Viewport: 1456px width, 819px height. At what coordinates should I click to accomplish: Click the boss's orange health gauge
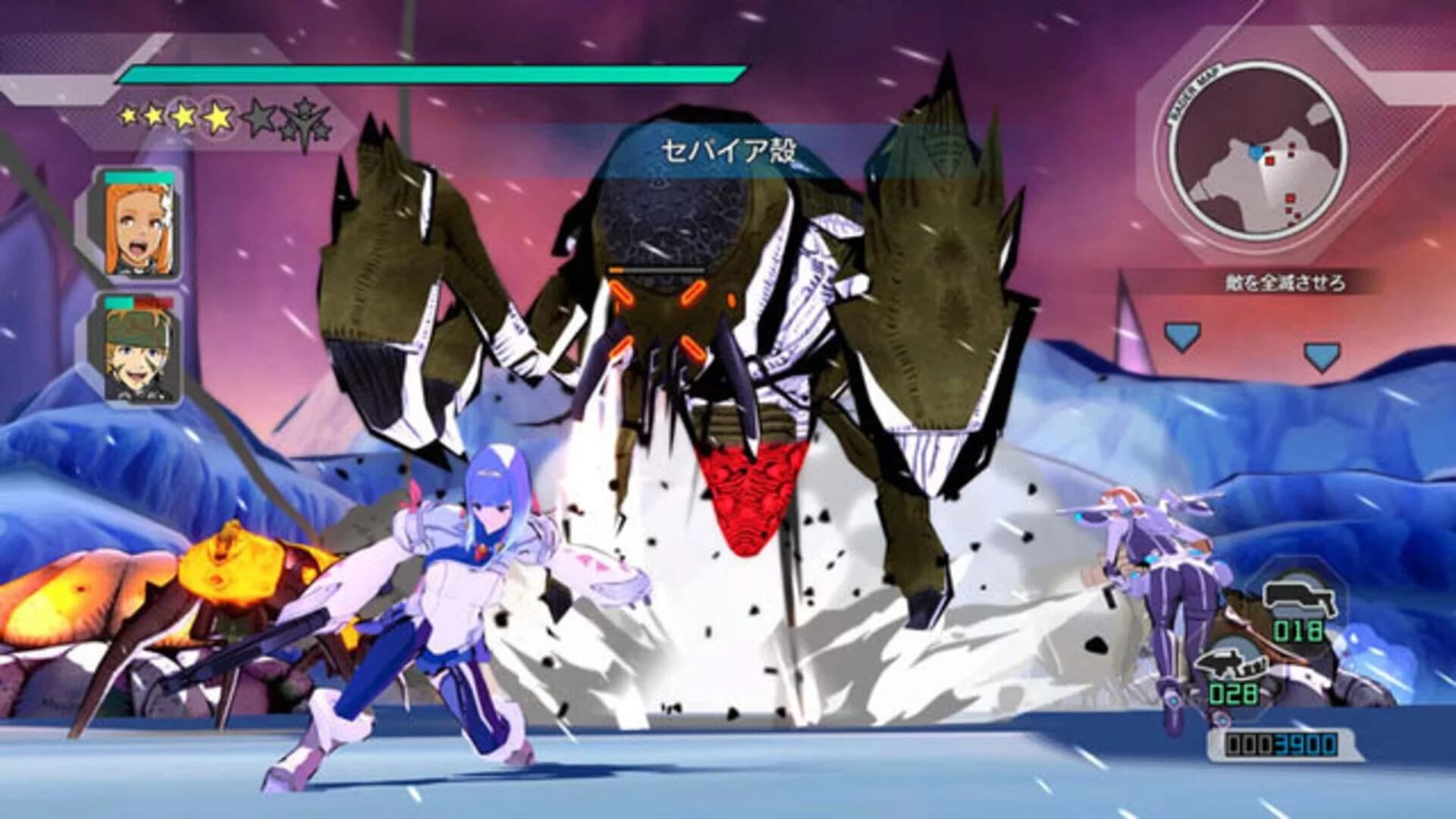point(656,268)
